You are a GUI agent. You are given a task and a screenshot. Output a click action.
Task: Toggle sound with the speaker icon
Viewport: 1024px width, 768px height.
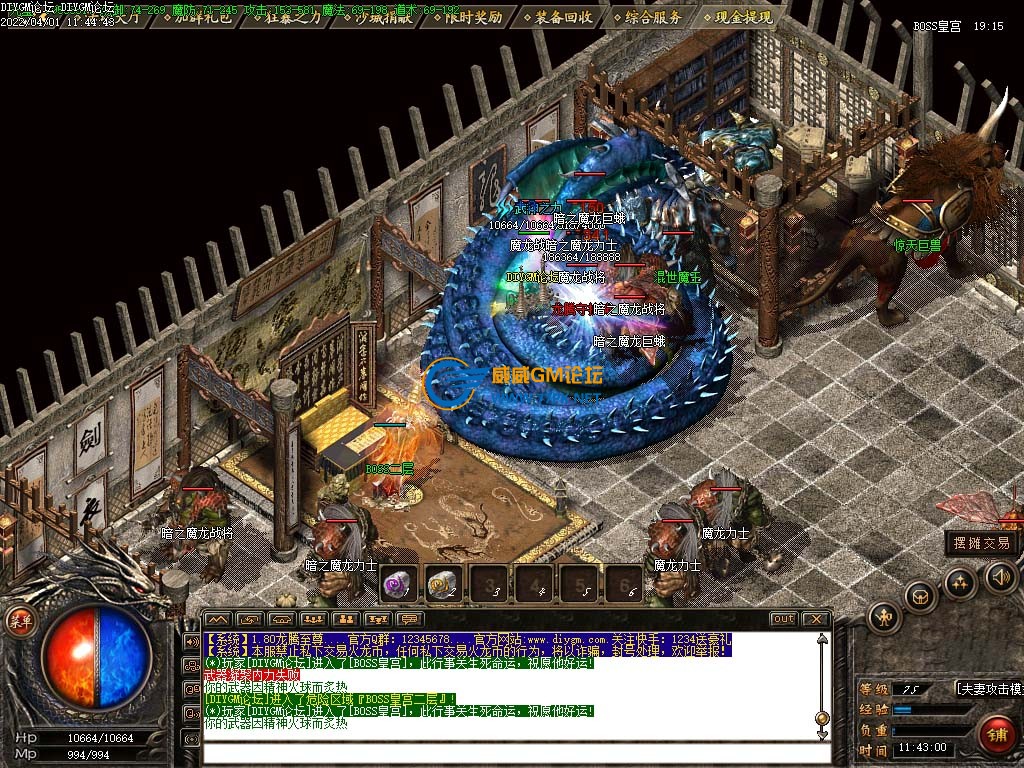point(1000,577)
